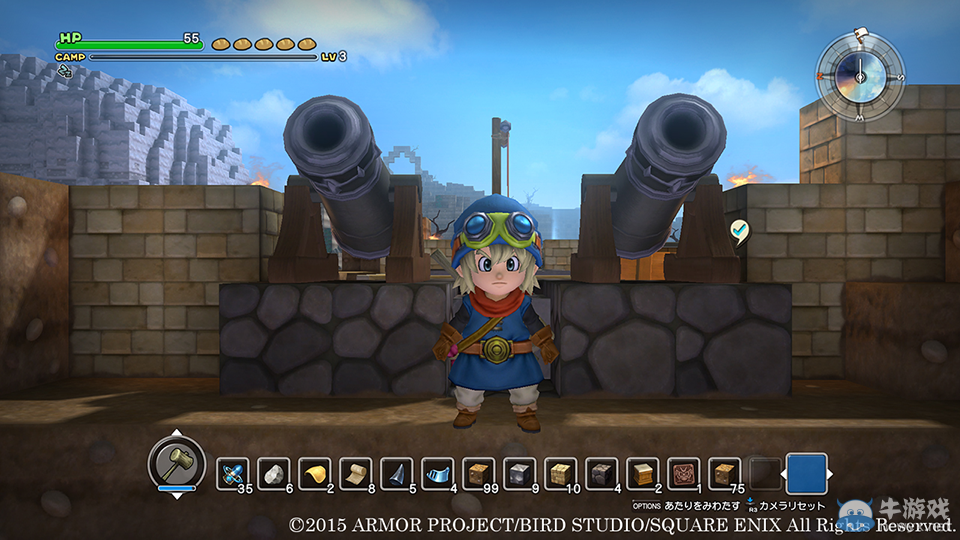Select the dark cobblestone block with 4

coord(602,473)
